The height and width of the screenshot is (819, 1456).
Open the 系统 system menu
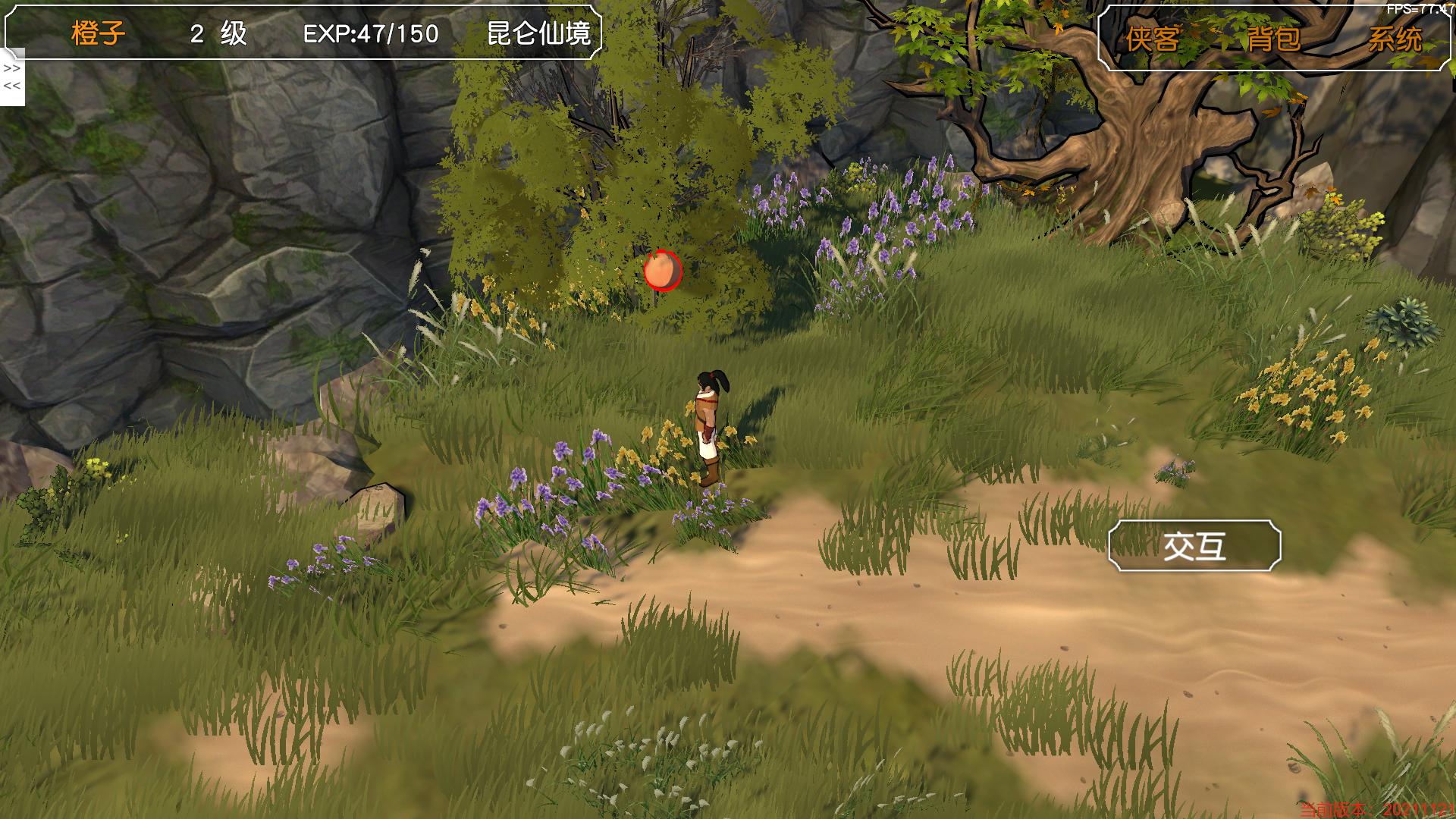click(1395, 39)
